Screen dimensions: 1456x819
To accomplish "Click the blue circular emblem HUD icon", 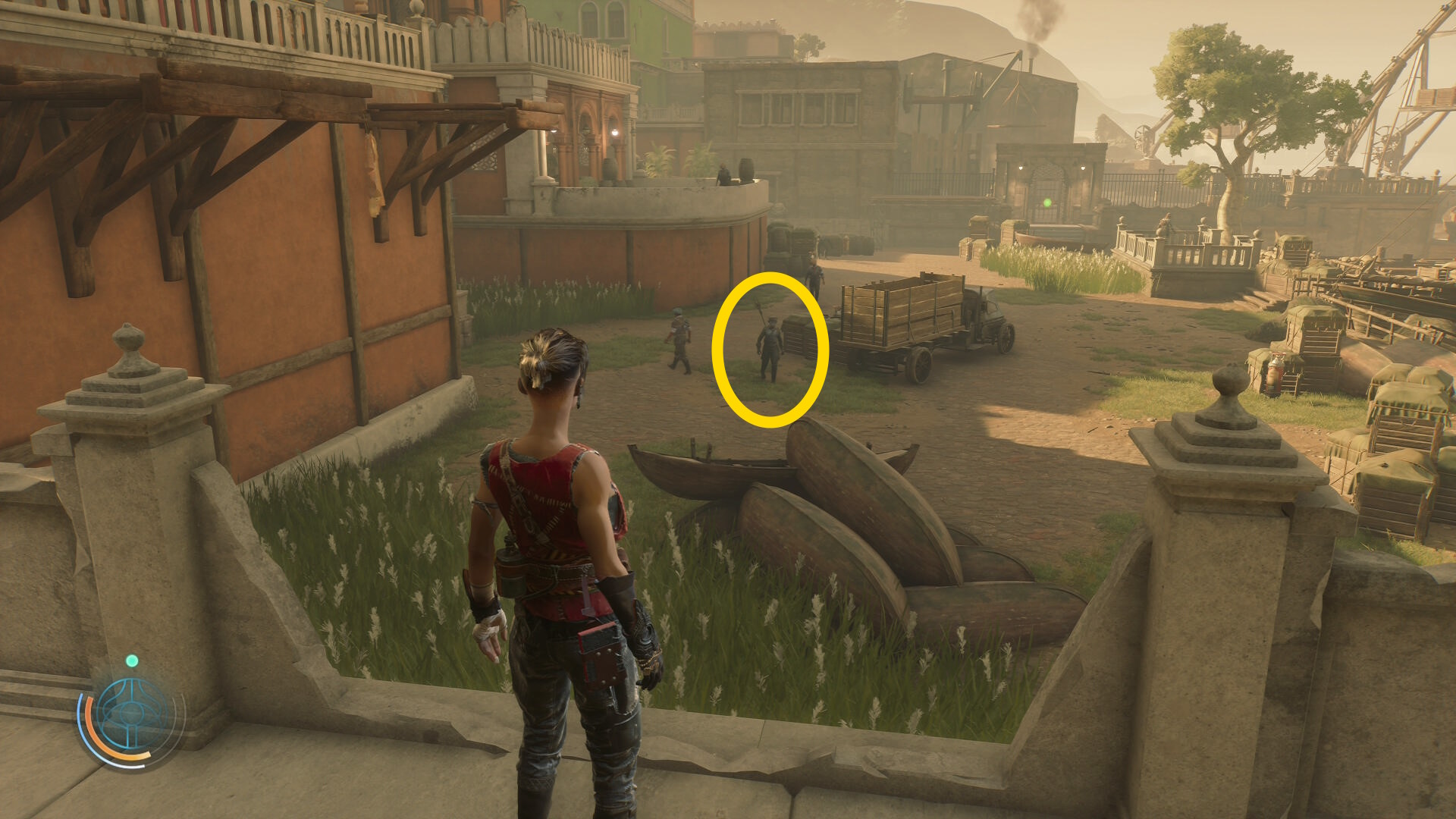I will click(x=132, y=714).
